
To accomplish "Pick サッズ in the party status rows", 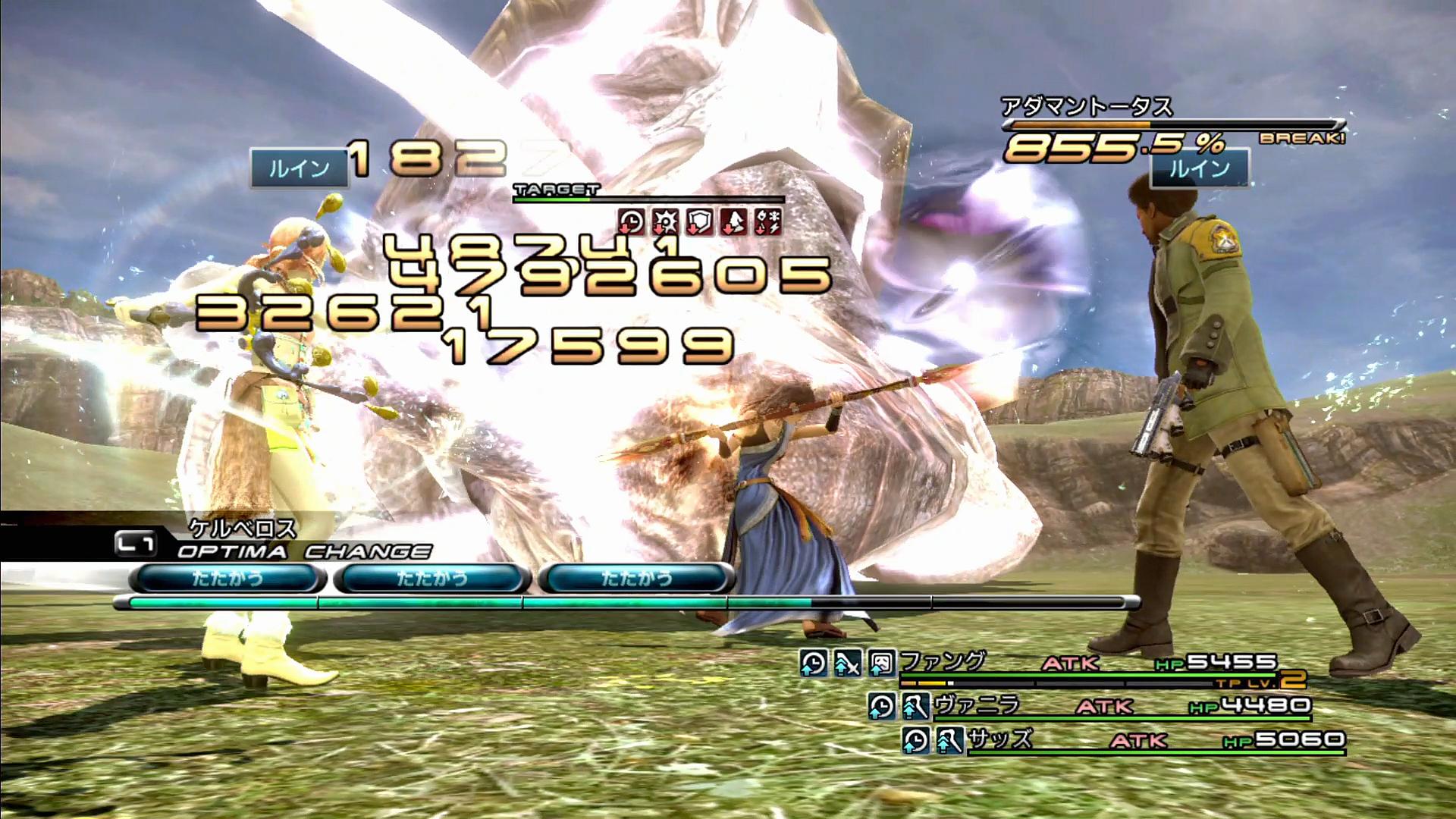I will [1000, 739].
